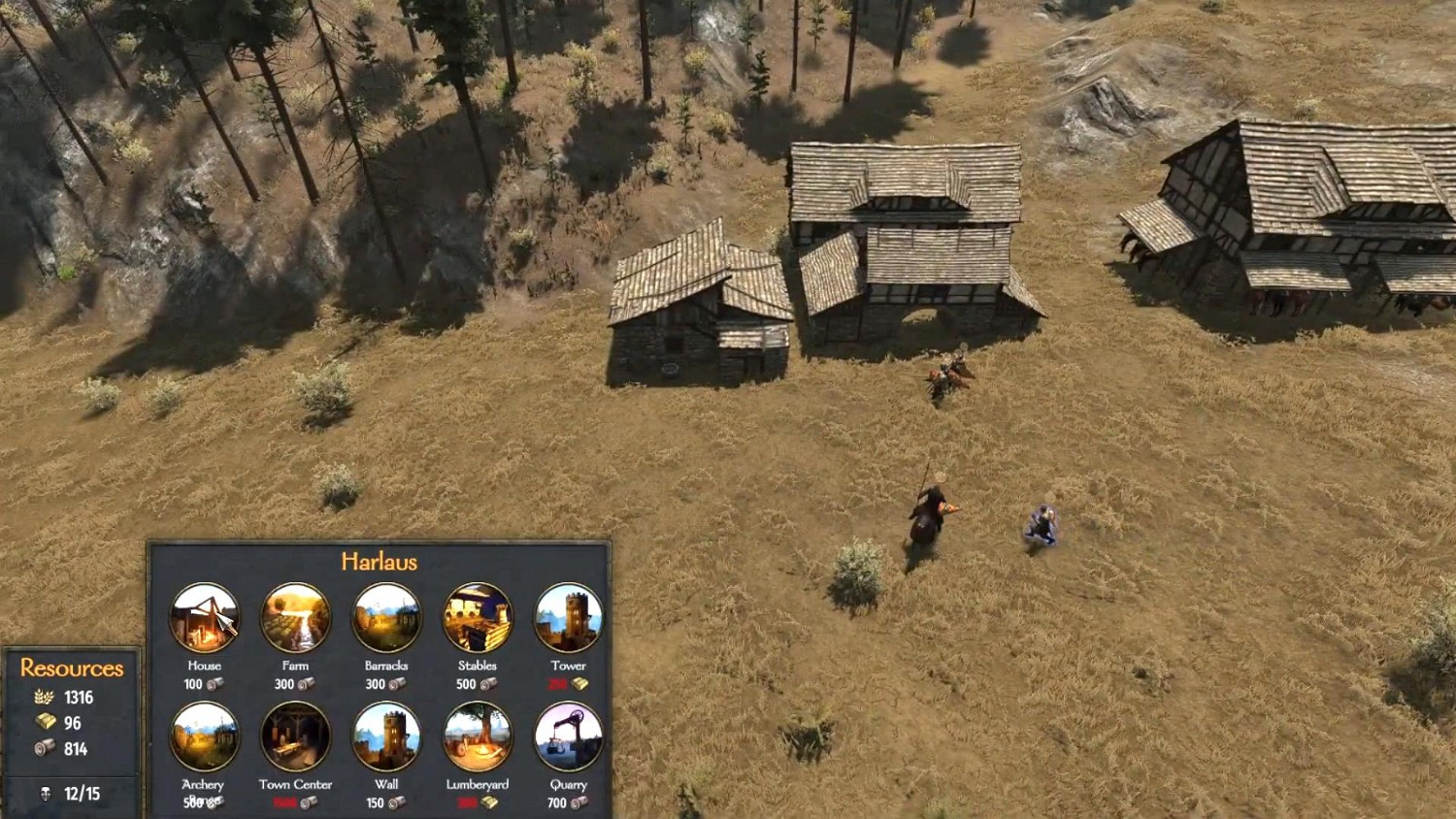Choose the Wall building icon

click(385, 737)
